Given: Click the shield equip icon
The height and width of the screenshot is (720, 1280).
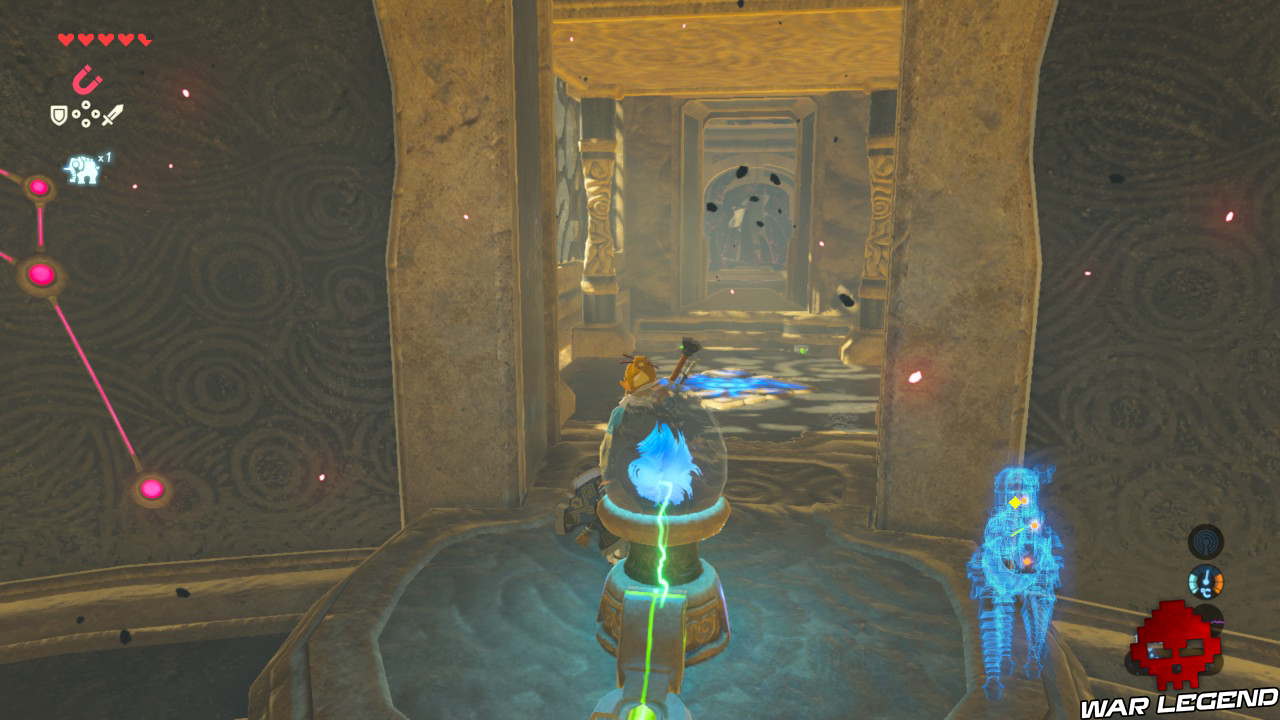Looking at the screenshot, I should pos(58,115).
